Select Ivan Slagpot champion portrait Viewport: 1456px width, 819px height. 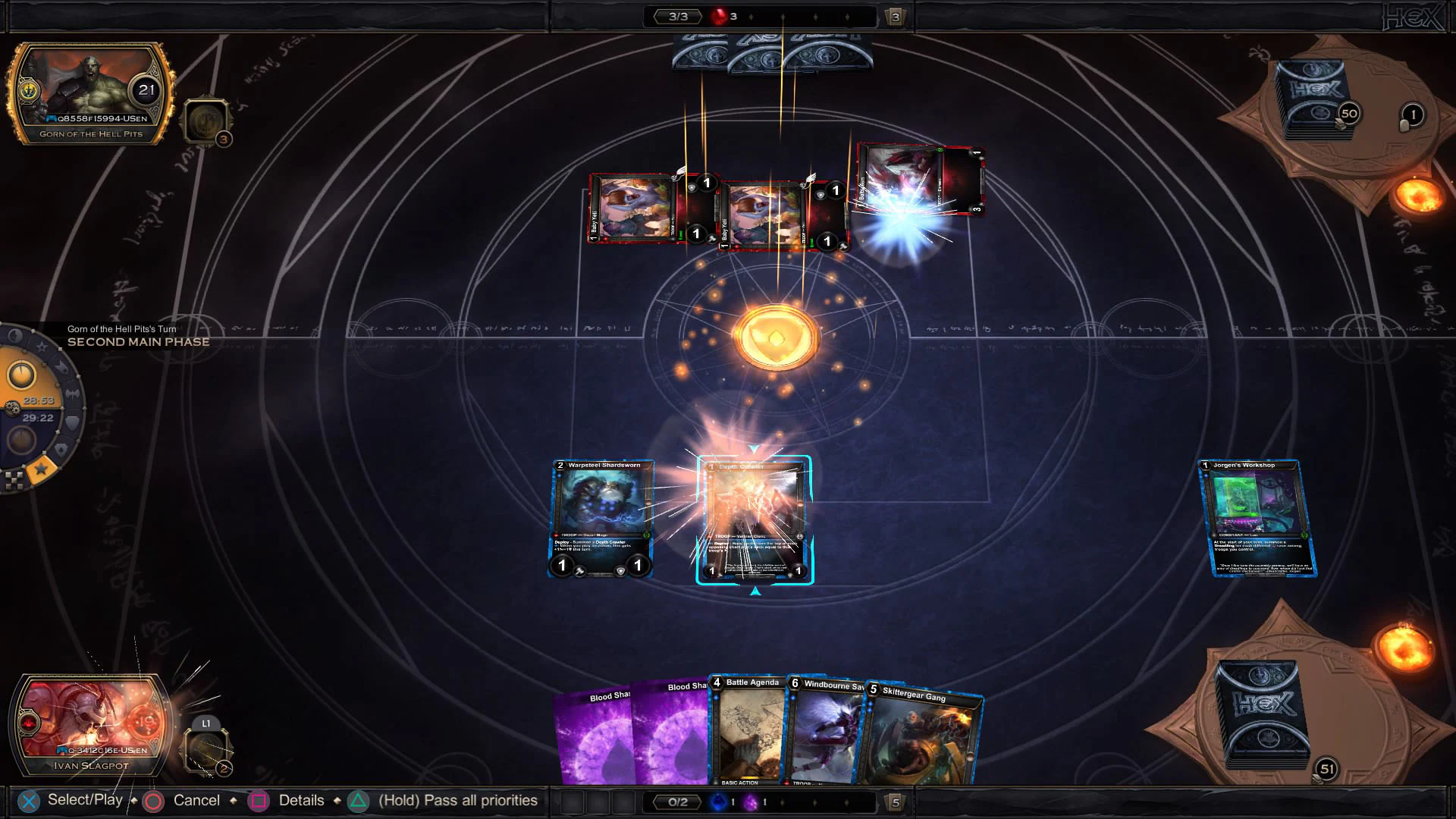coord(91,724)
